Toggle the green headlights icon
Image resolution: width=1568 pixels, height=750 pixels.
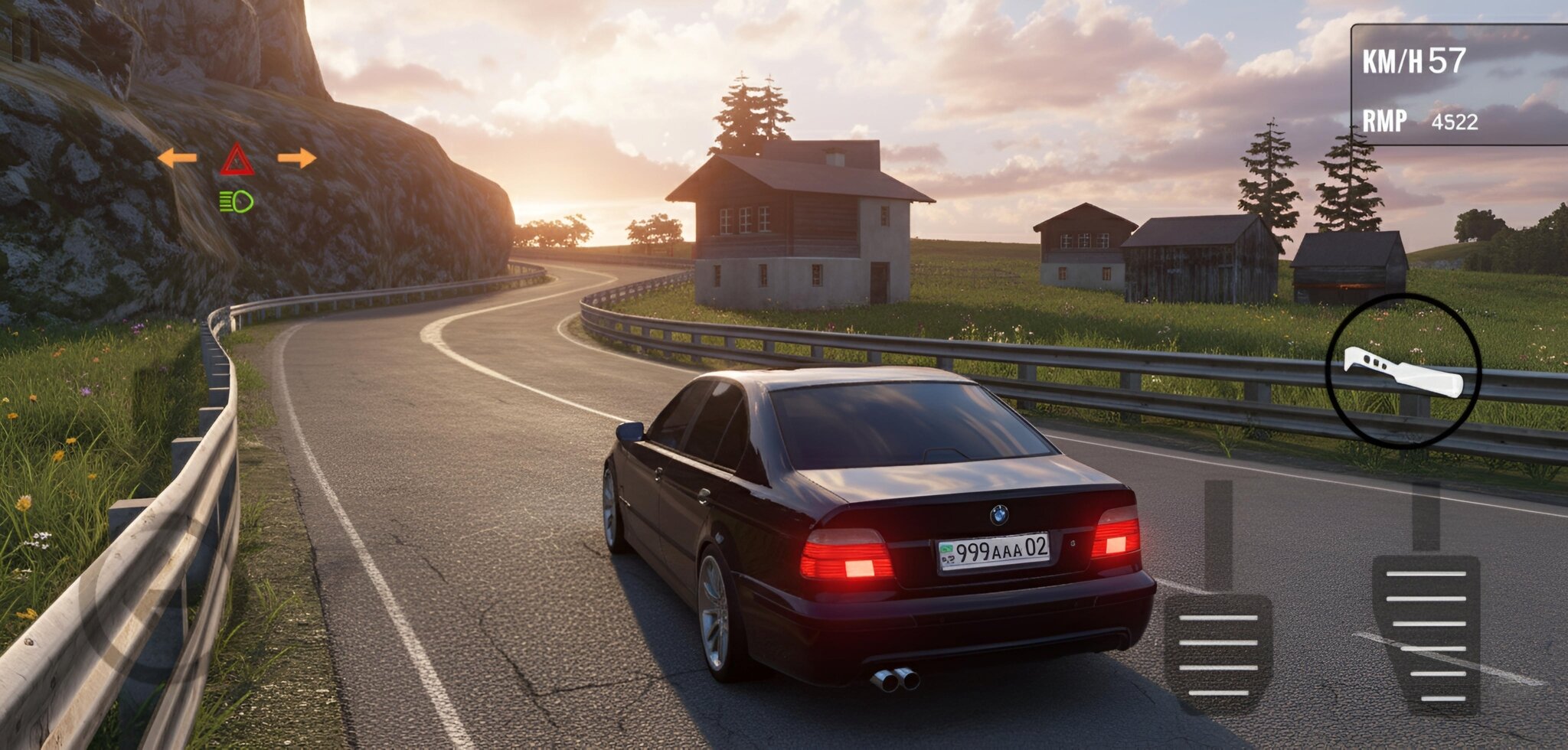tap(237, 201)
